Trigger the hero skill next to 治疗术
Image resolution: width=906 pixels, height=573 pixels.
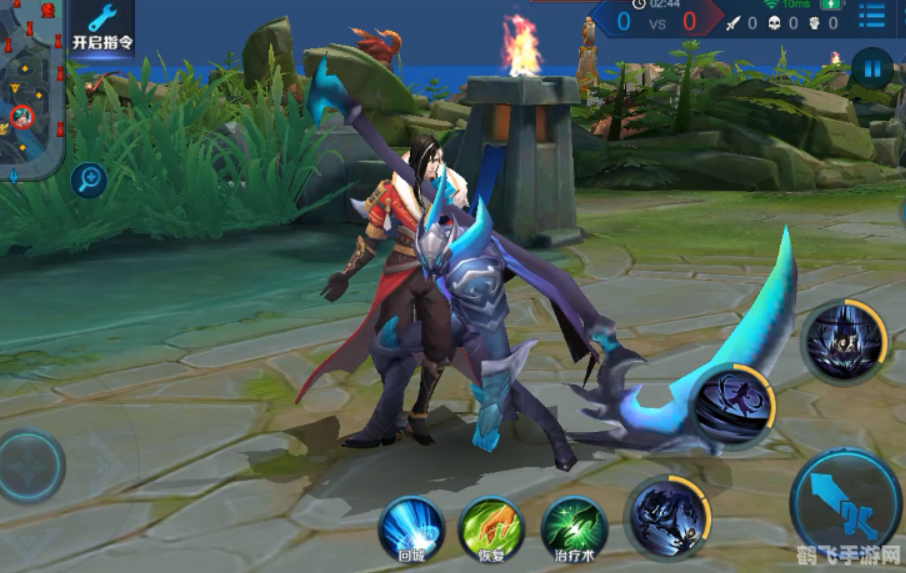(667, 516)
